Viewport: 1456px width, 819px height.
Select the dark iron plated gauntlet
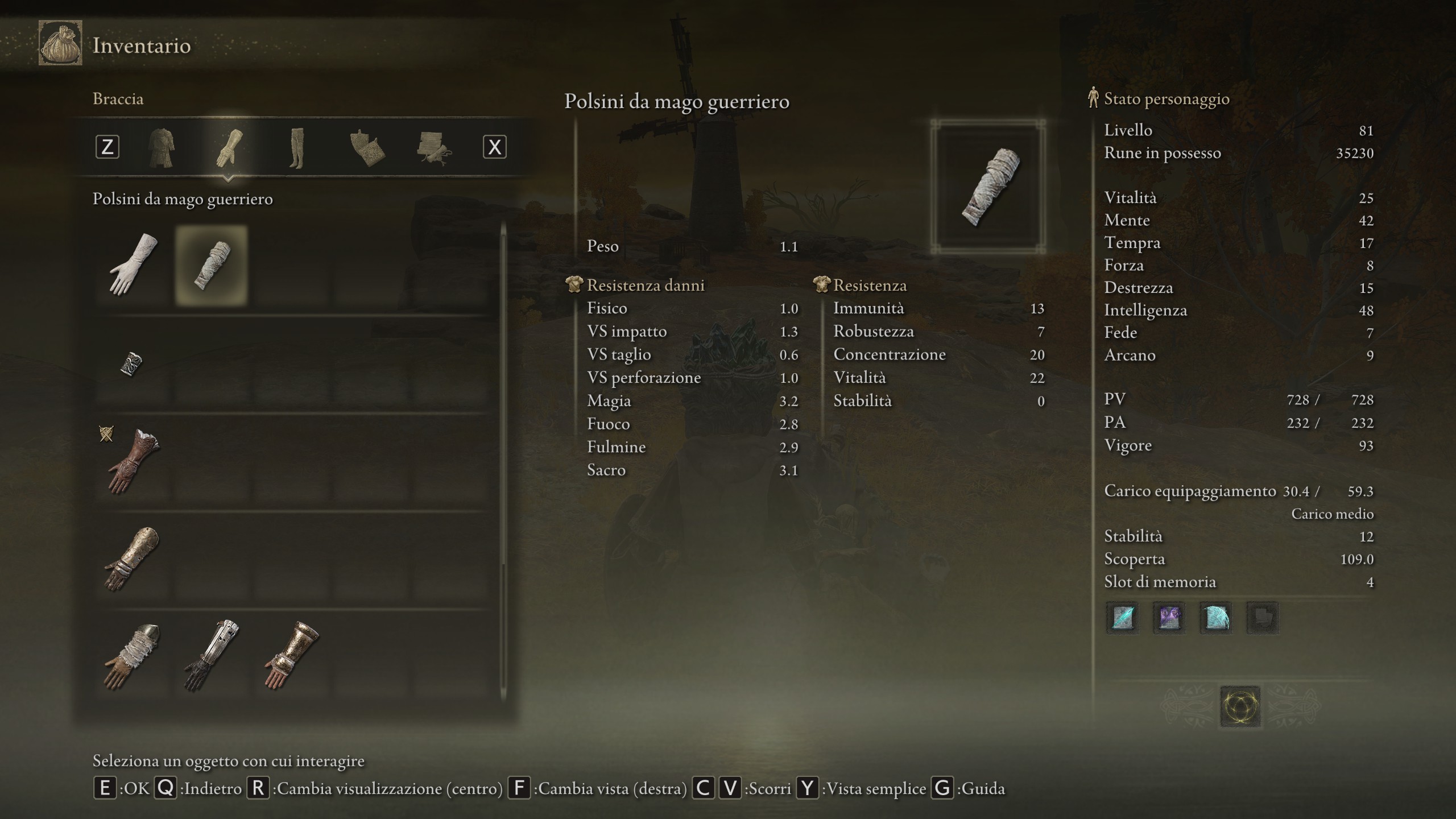212,657
